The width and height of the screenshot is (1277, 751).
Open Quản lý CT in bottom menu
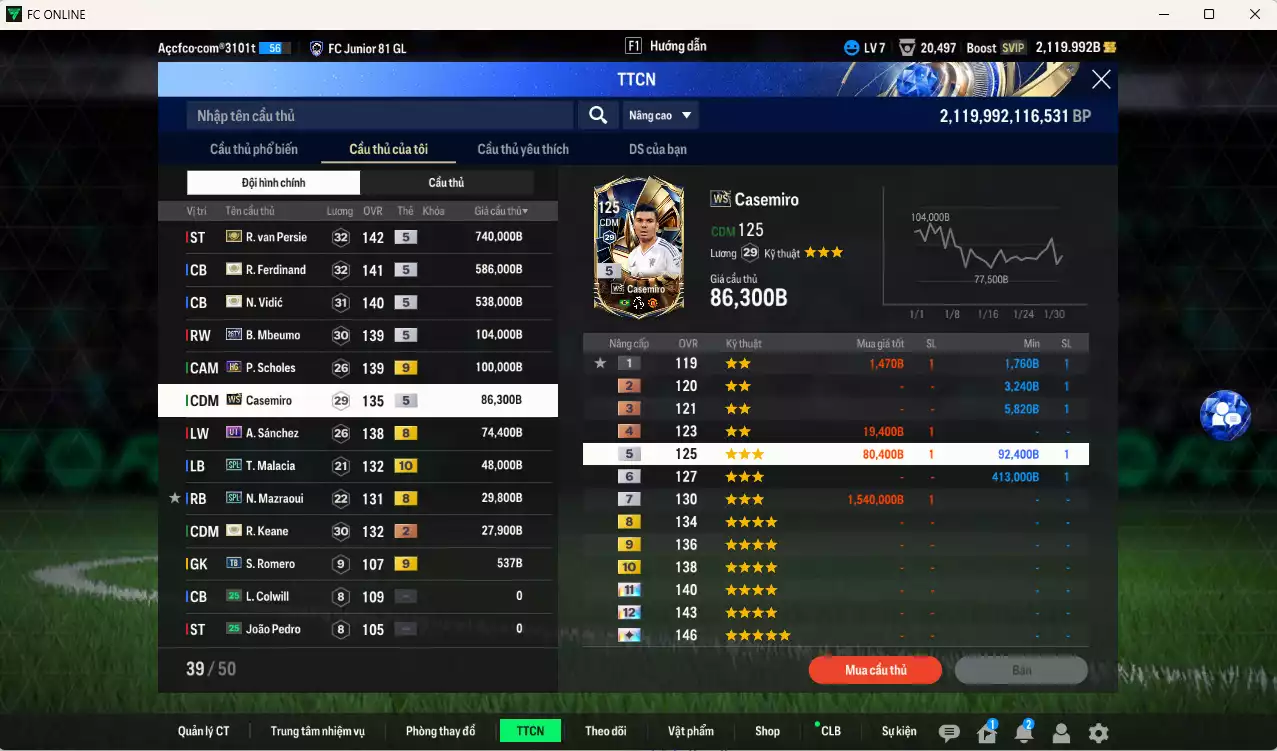204,731
